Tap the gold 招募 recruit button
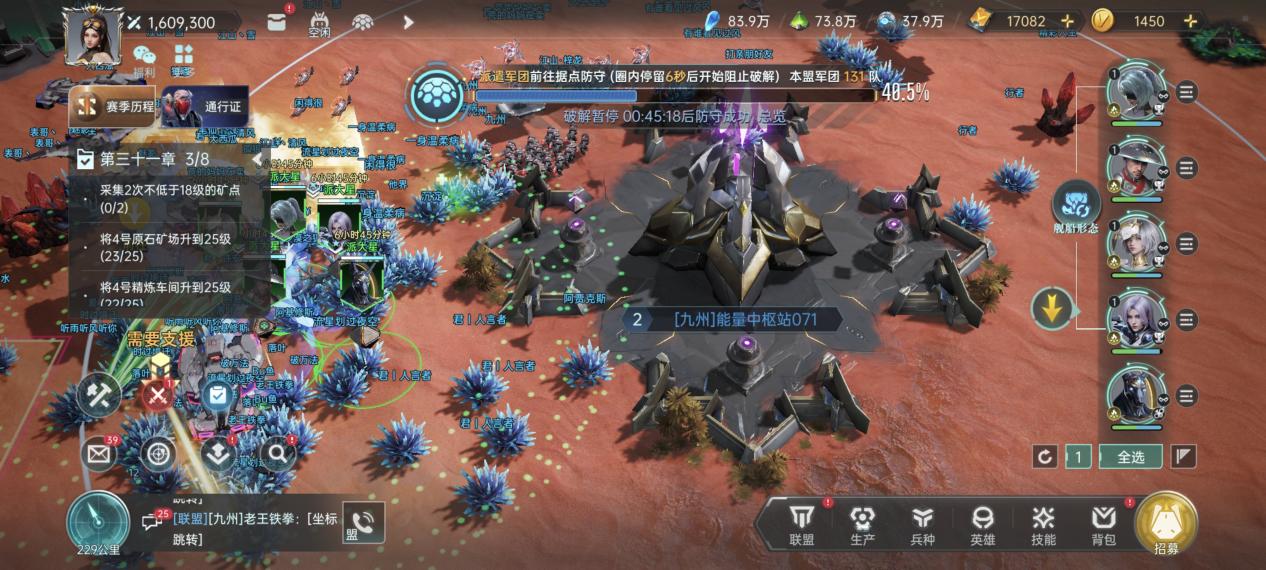 (x=1166, y=524)
